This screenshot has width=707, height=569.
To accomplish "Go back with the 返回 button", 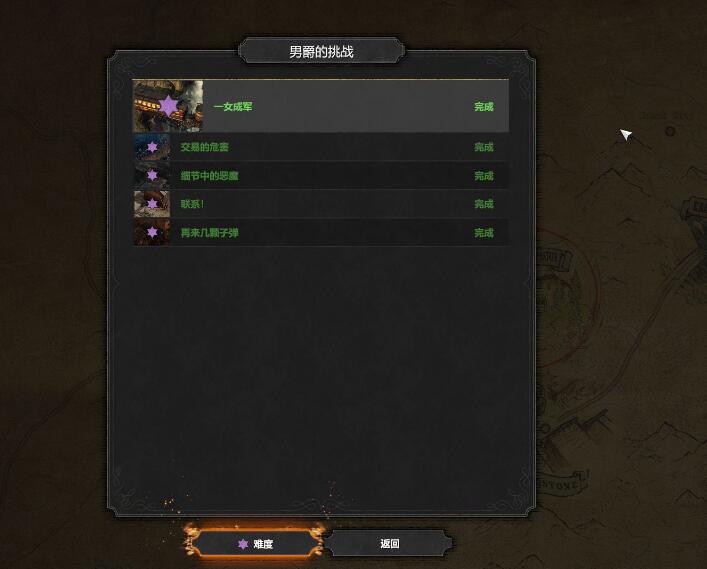I will 389,544.
